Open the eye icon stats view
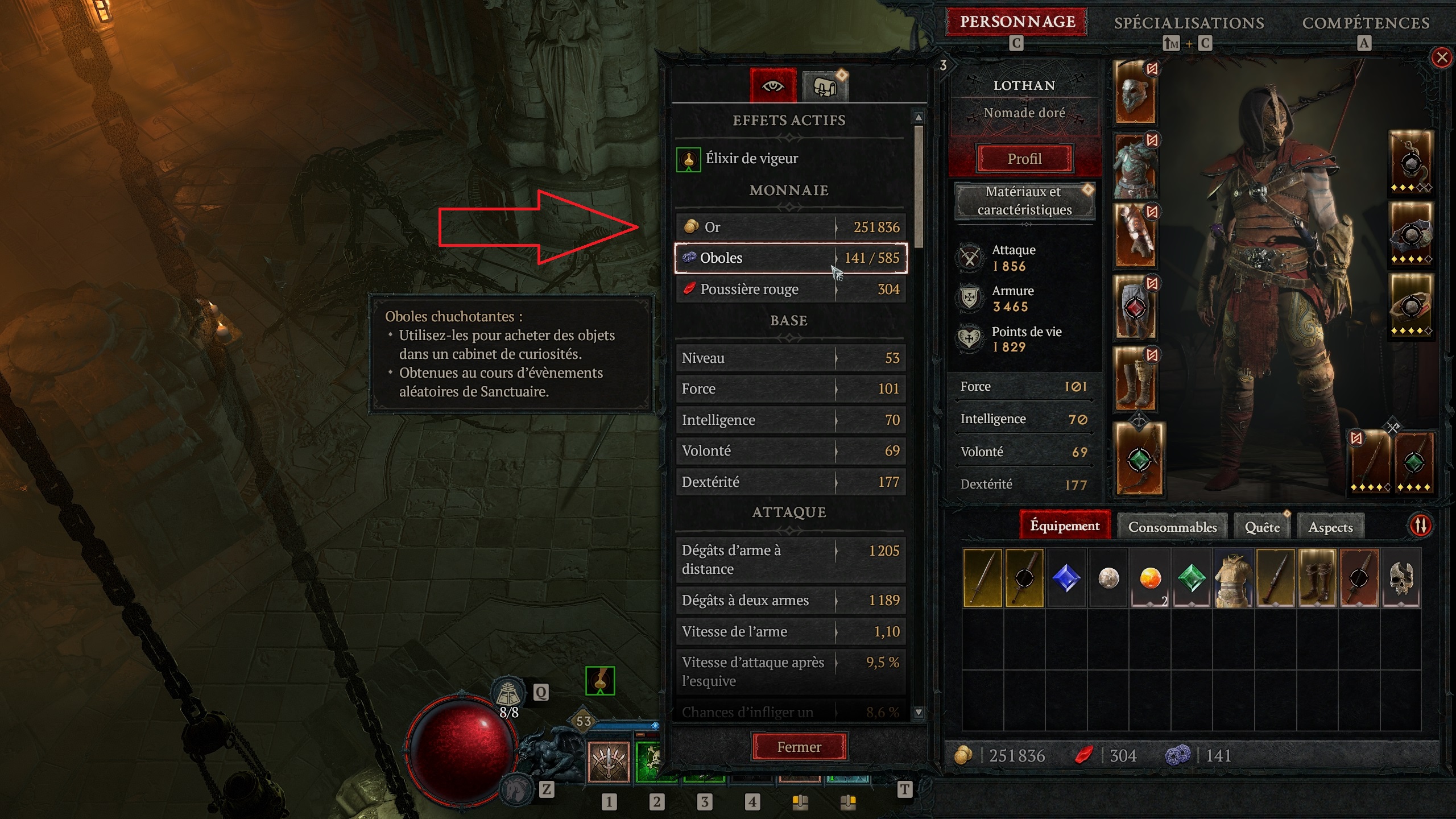 773,86
